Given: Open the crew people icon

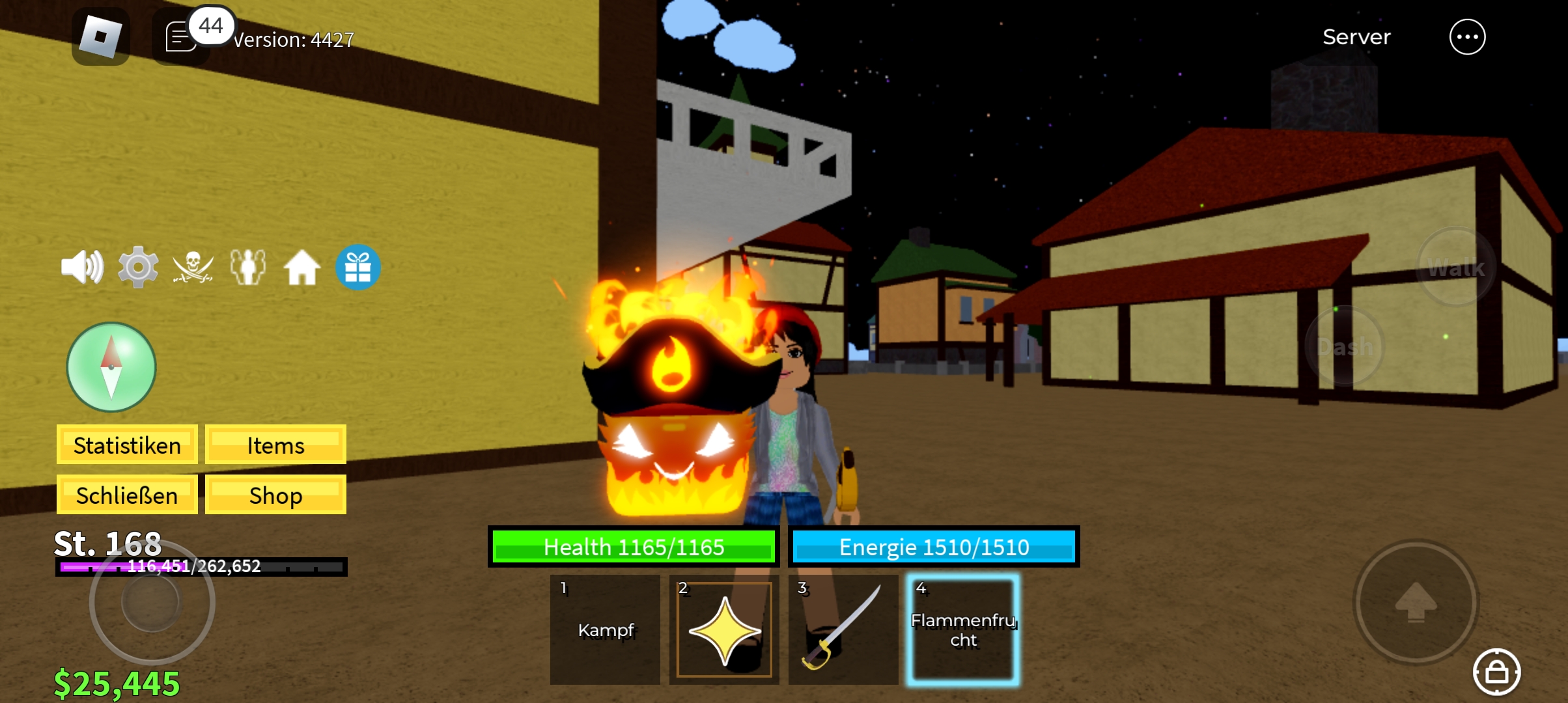Looking at the screenshot, I should pyautogui.click(x=248, y=267).
